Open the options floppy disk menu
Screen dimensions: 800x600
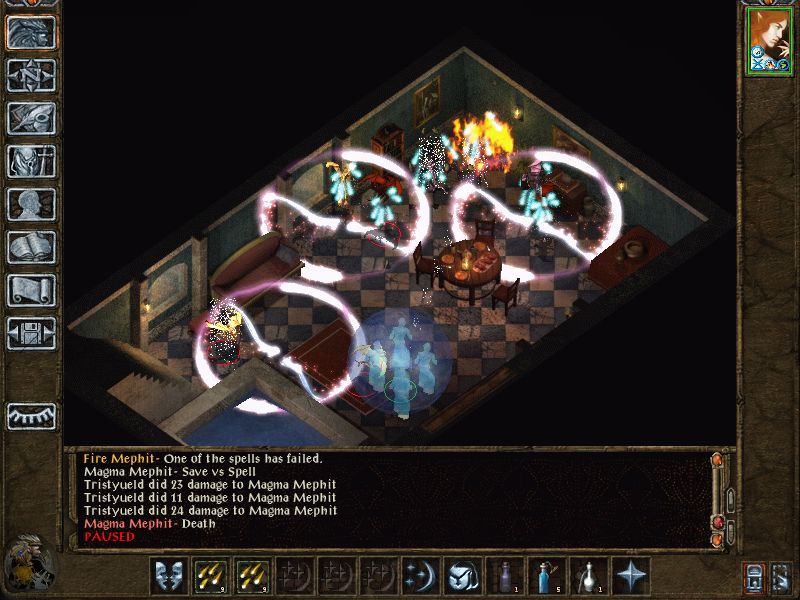coord(31,333)
